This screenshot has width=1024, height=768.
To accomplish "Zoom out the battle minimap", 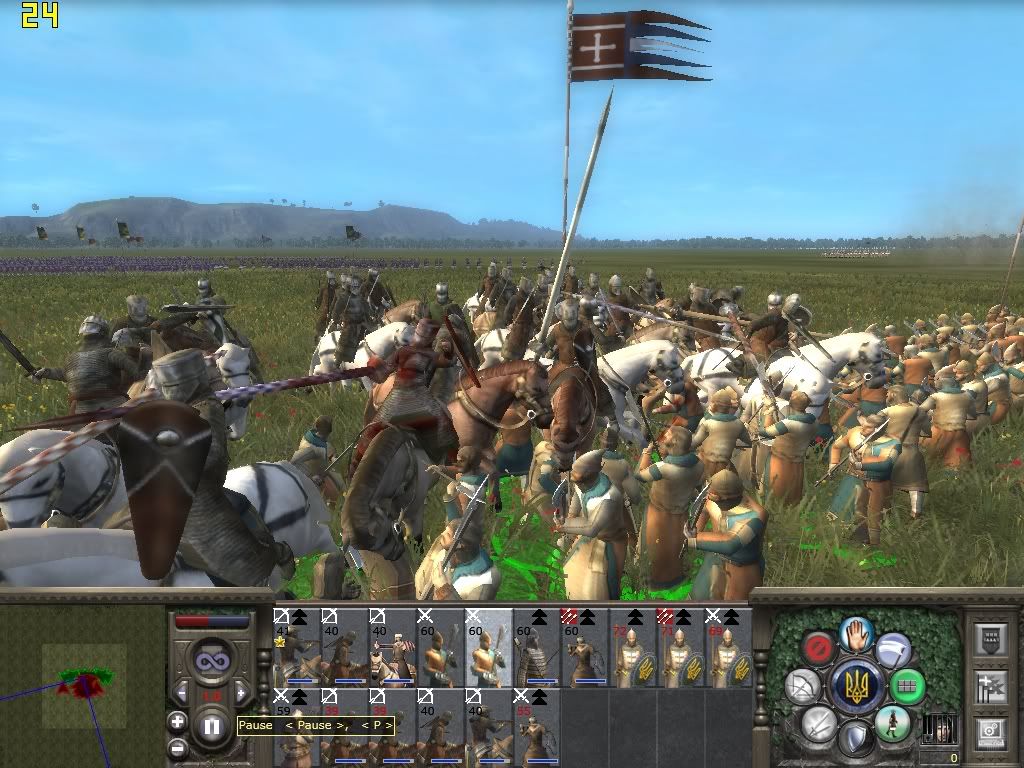I will tap(177, 746).
